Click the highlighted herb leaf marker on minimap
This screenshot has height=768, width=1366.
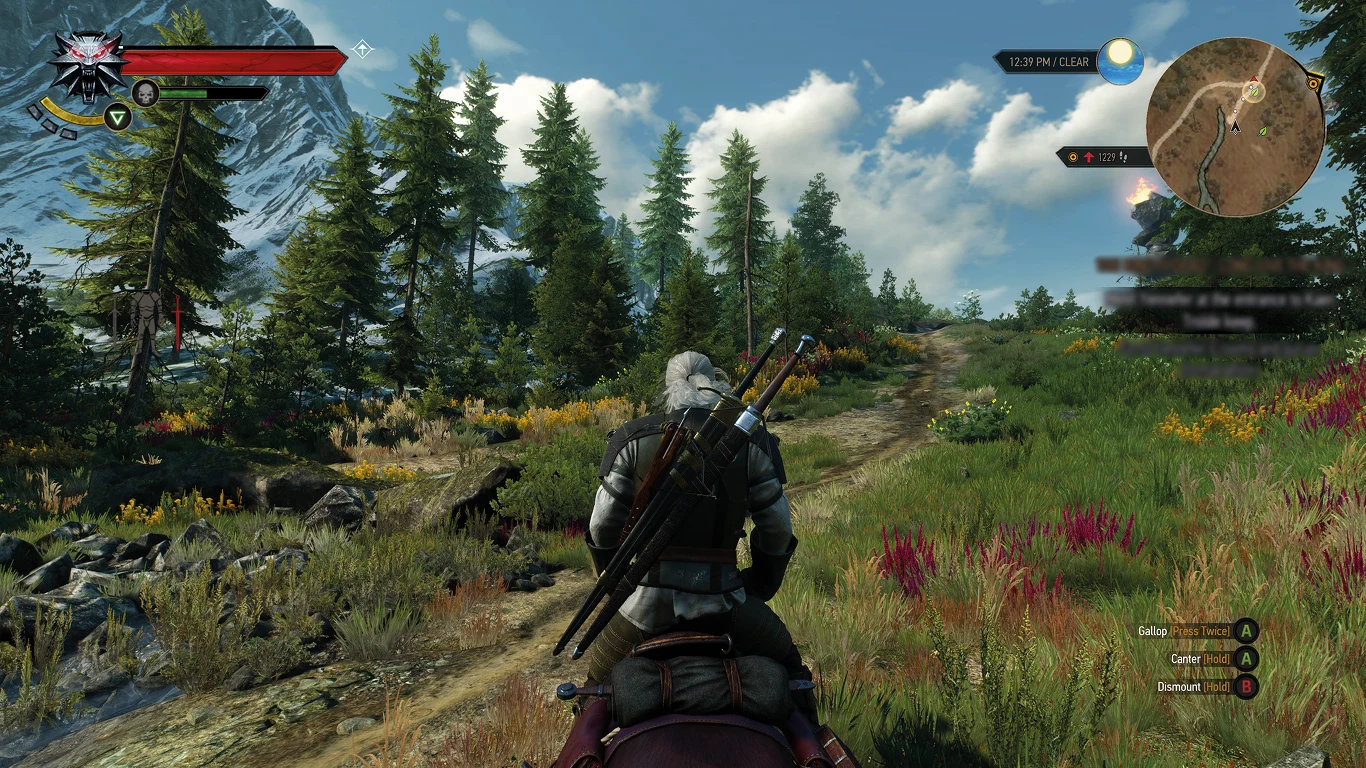click(1252, 92)
